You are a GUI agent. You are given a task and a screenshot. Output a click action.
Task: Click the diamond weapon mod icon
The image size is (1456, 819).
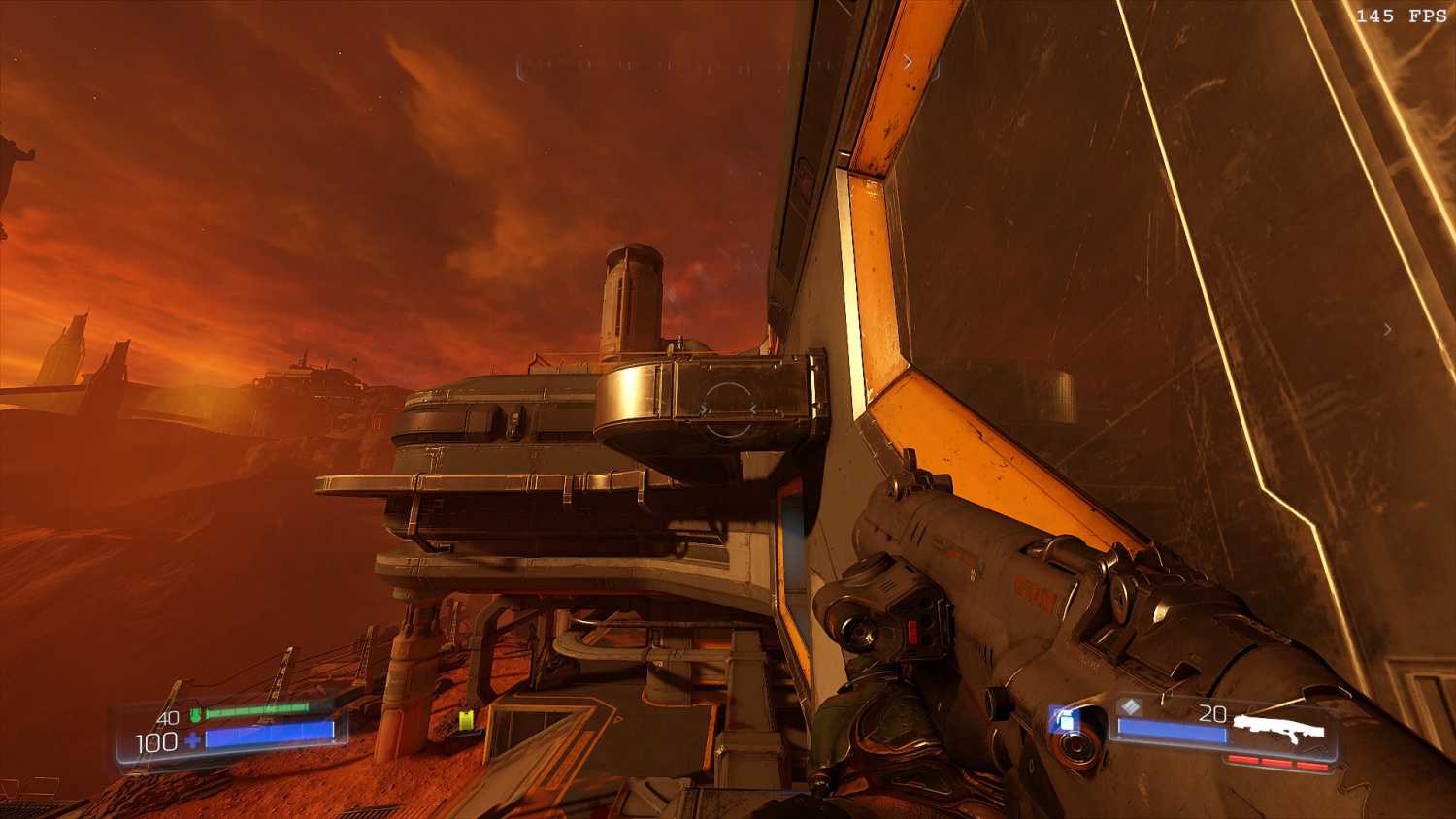pyautogui.click(x=1130, y=707)
